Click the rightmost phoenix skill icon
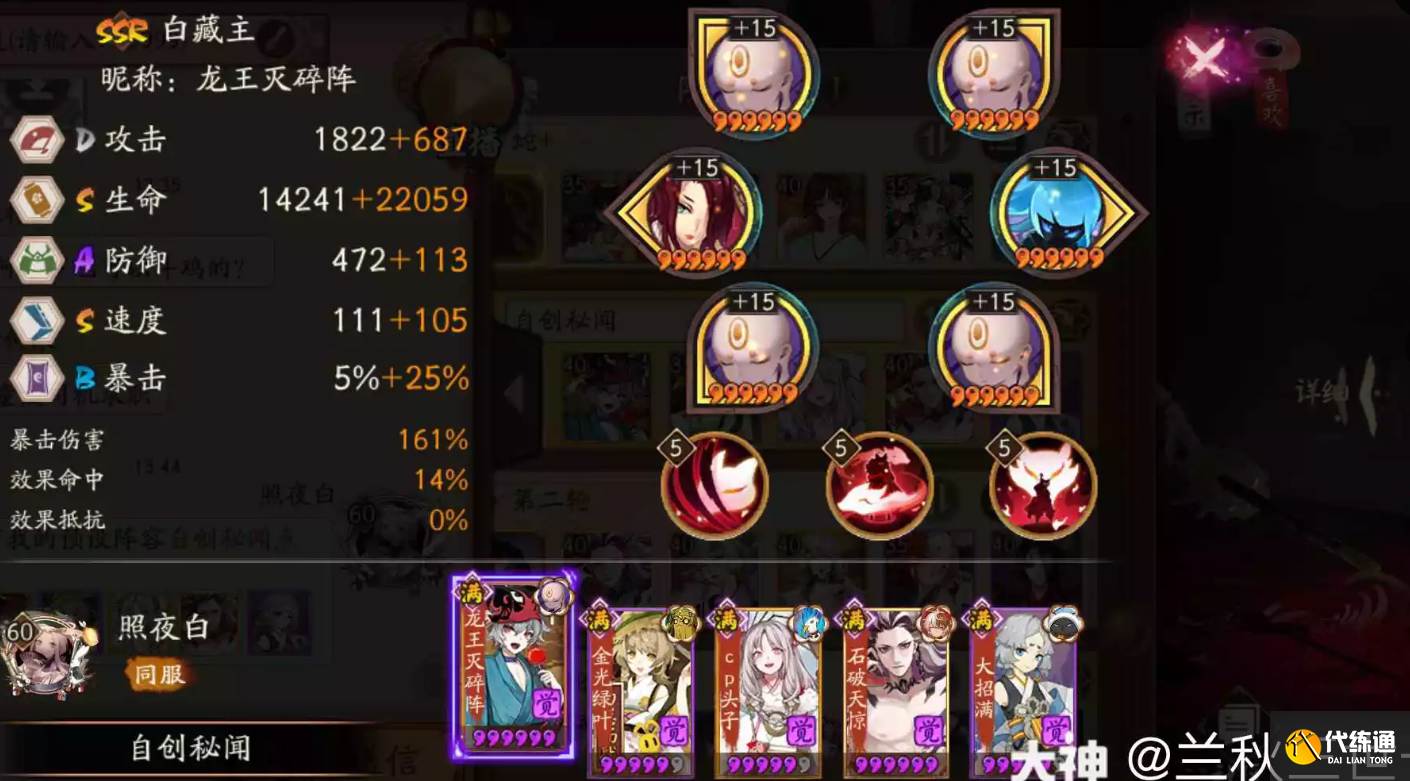Image resolution: width=1410 pixels, height=781 pixels. 1043,487
